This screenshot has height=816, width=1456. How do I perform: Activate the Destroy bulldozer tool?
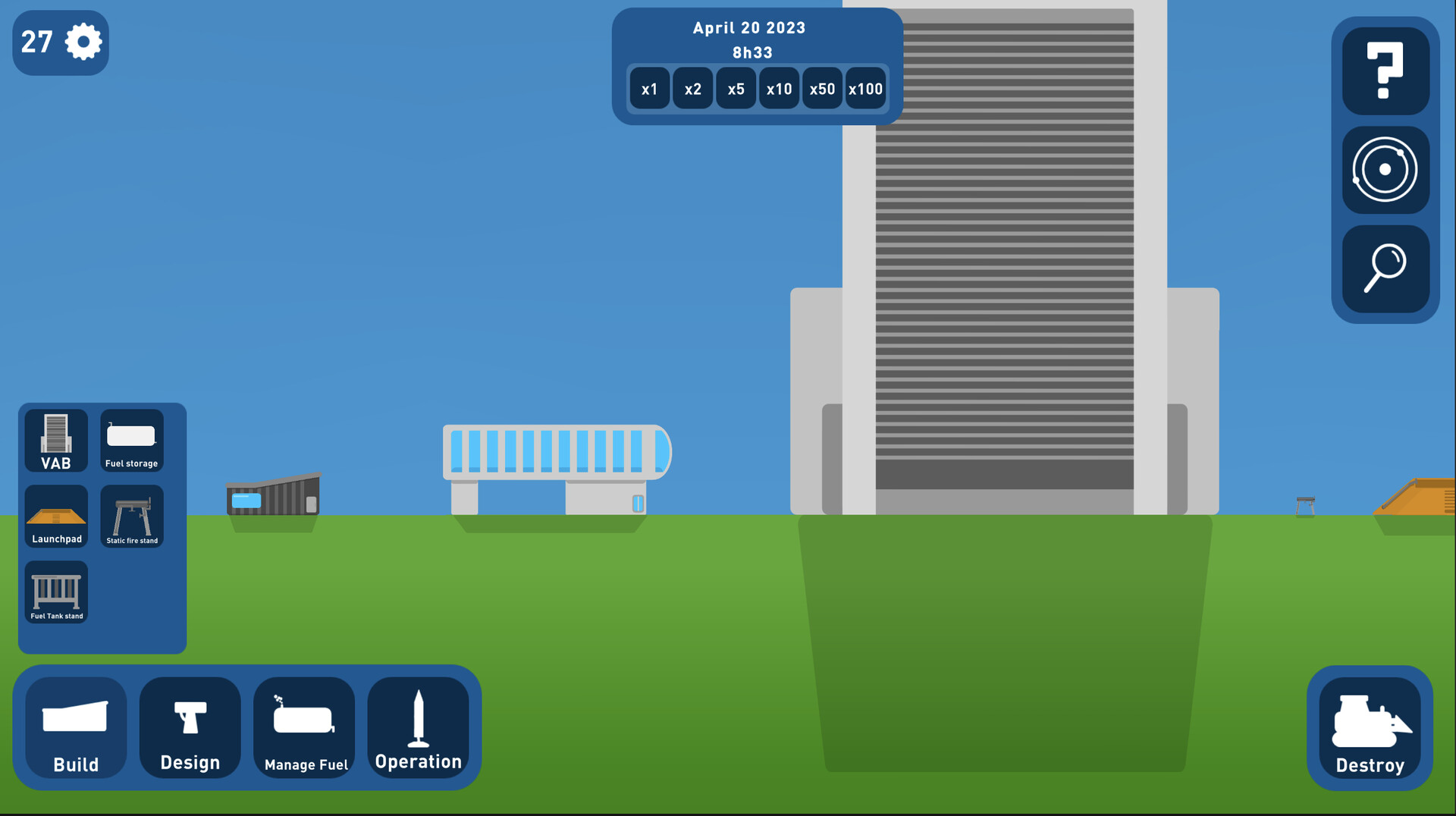click(1370, 728)
